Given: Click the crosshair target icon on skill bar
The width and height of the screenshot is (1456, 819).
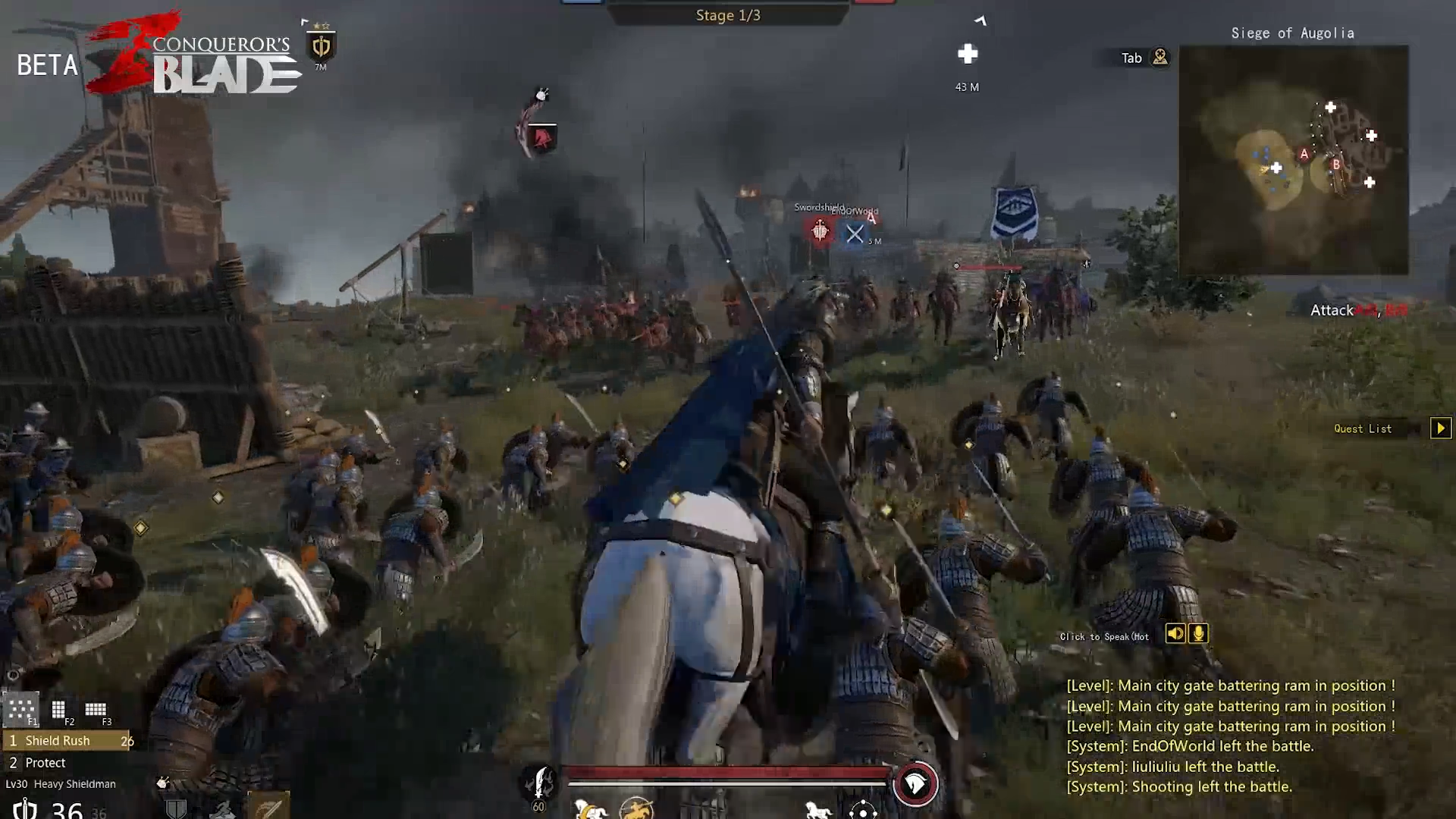Looking at the screenshot, I should 863,810.
